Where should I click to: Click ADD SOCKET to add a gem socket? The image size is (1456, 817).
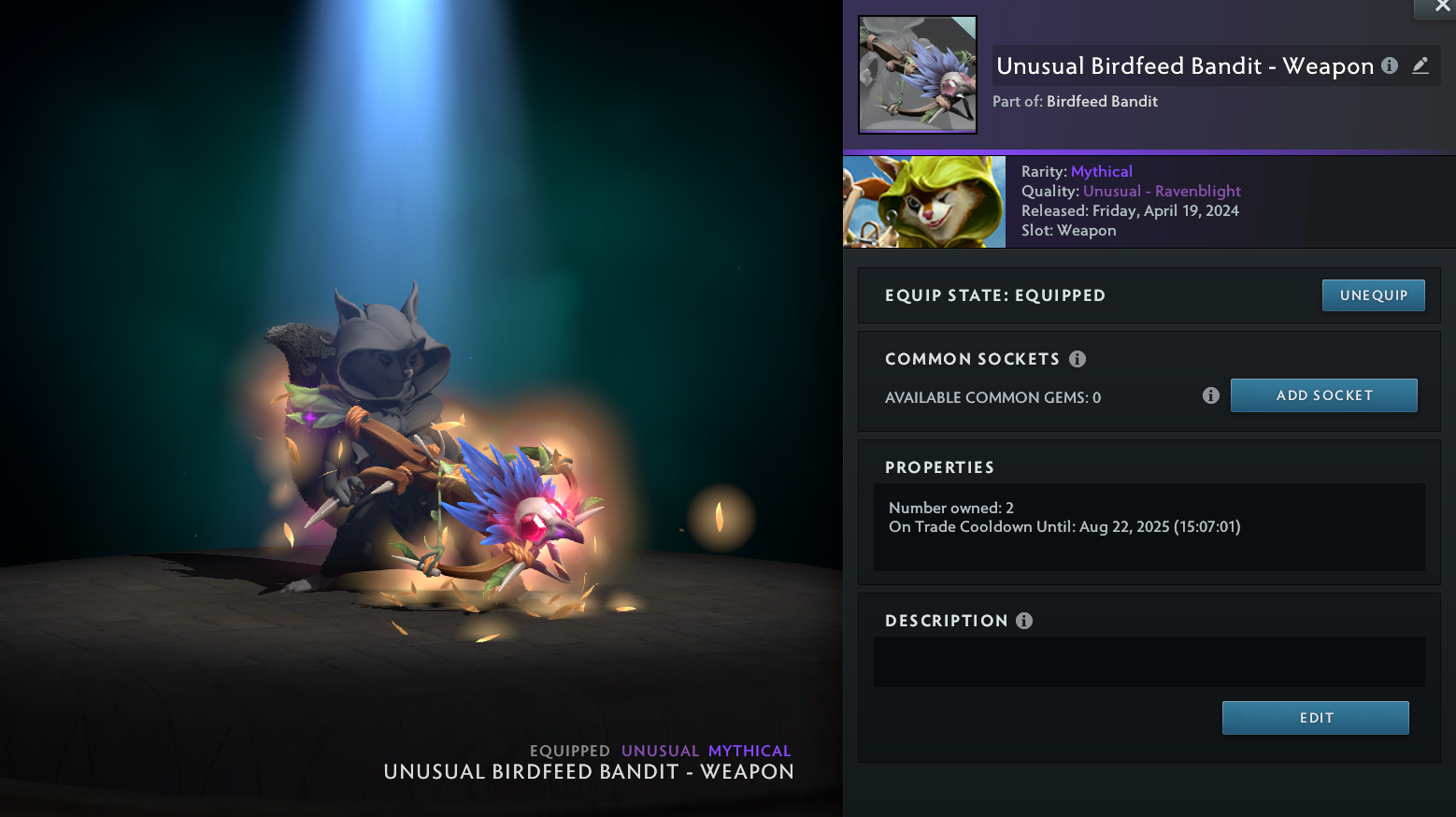[1323, 394]
